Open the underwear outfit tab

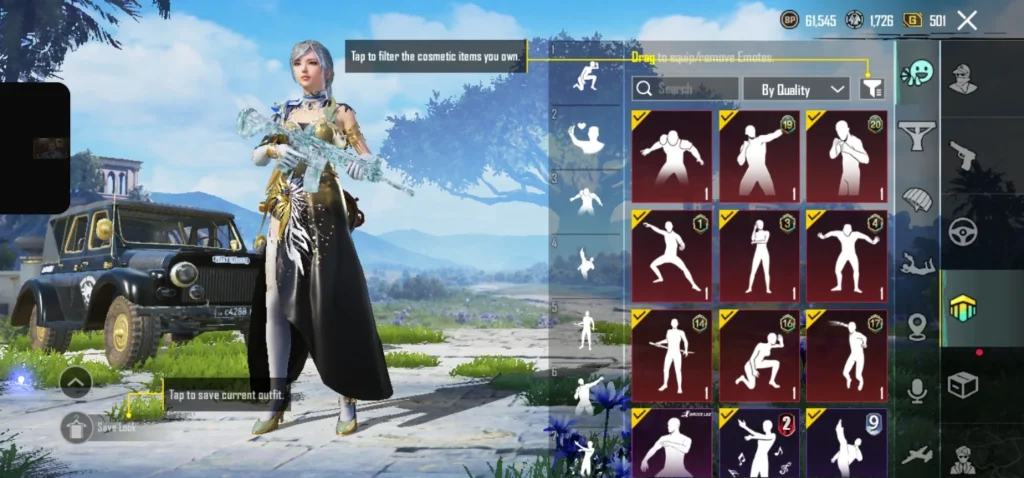(917, 135)
